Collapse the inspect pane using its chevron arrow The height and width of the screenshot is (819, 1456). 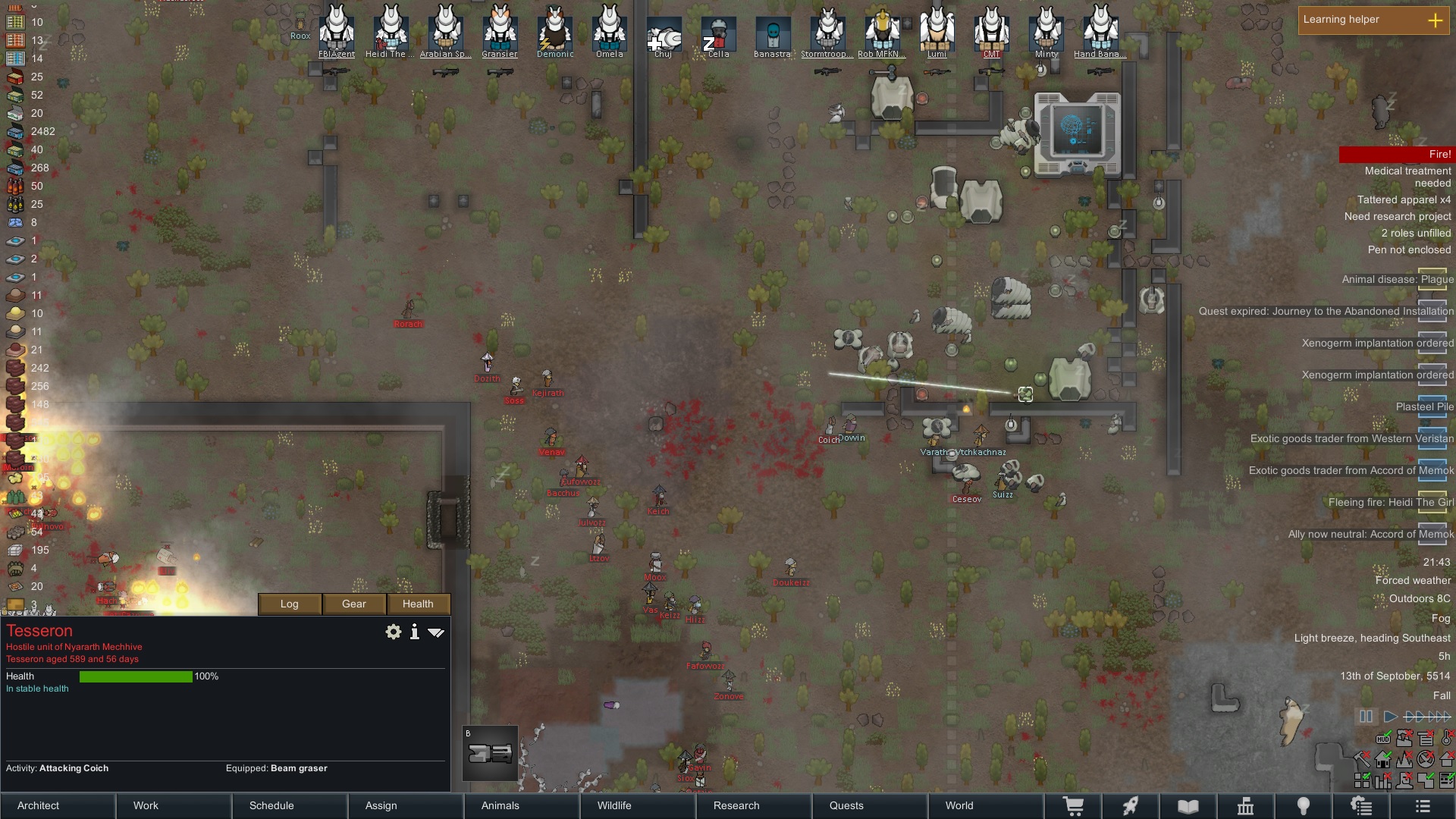point(436,631)
